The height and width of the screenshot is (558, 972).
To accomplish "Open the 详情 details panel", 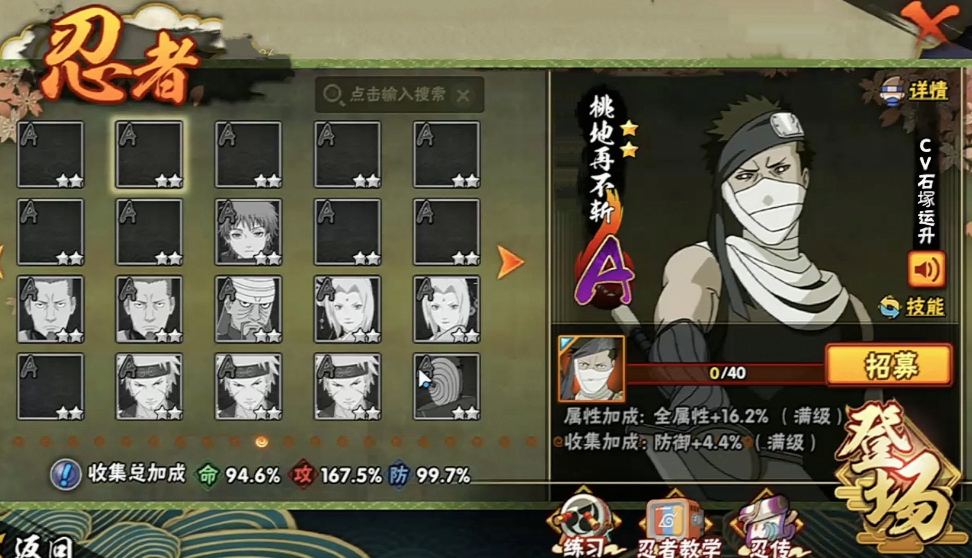I will [x=916, y=90].
